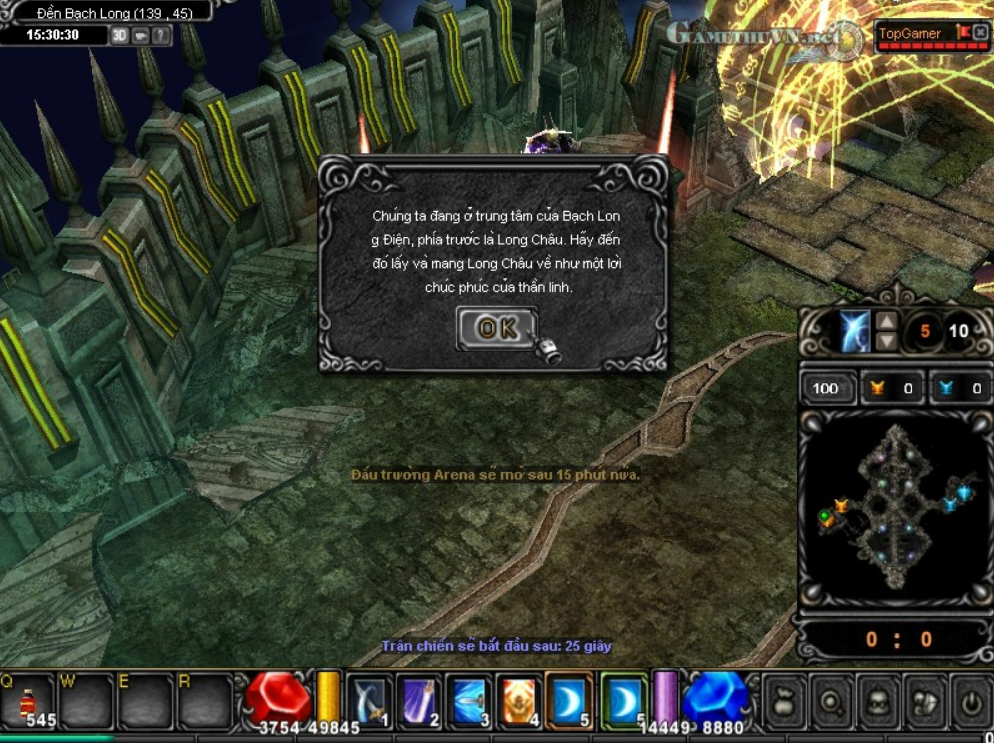Select the TopGamer party member name
This screenshot has height=743, width=994.
click(x=909, y=34)
